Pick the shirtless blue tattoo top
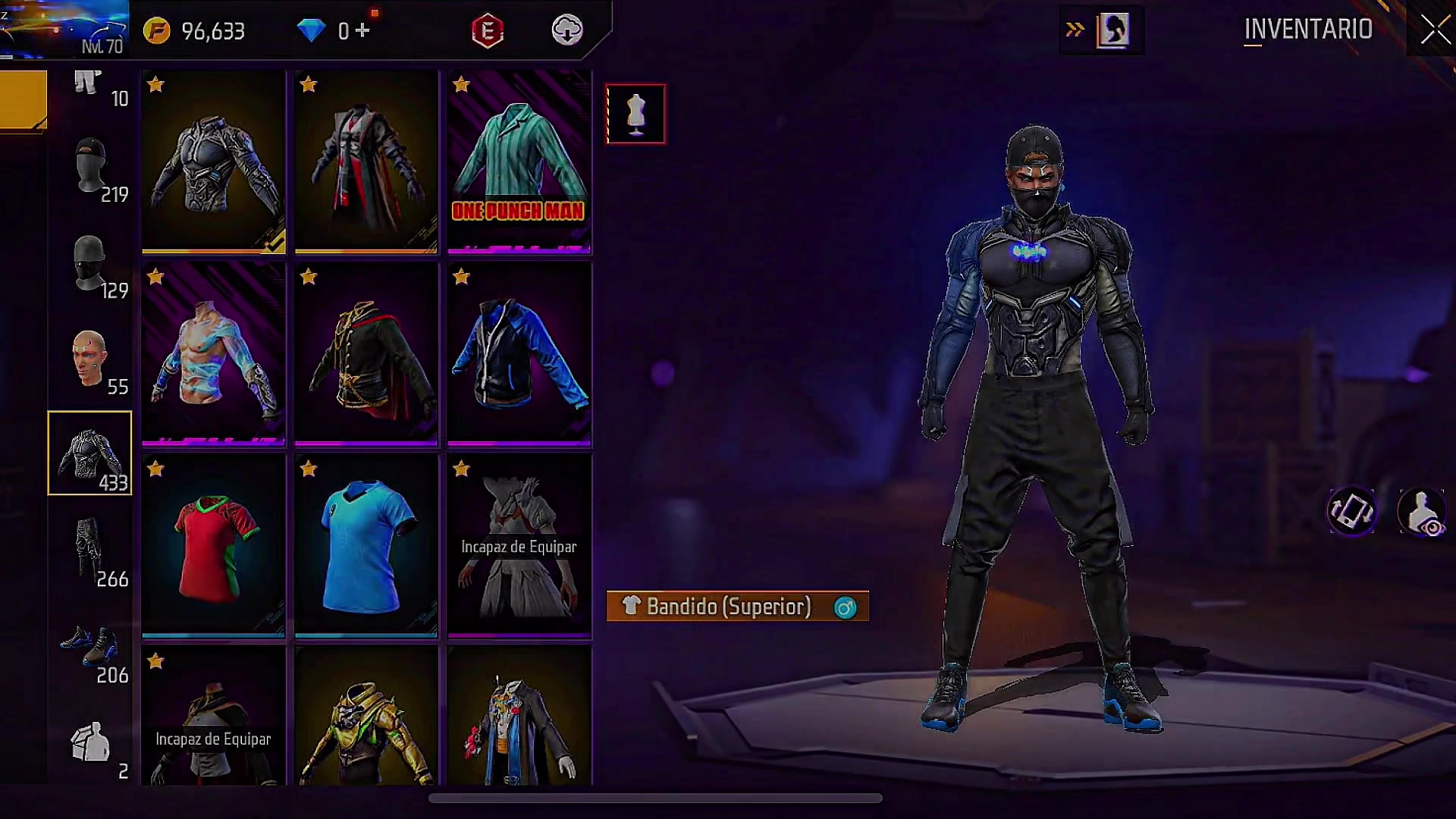1456x819 pixels. [x=214, y=353]
